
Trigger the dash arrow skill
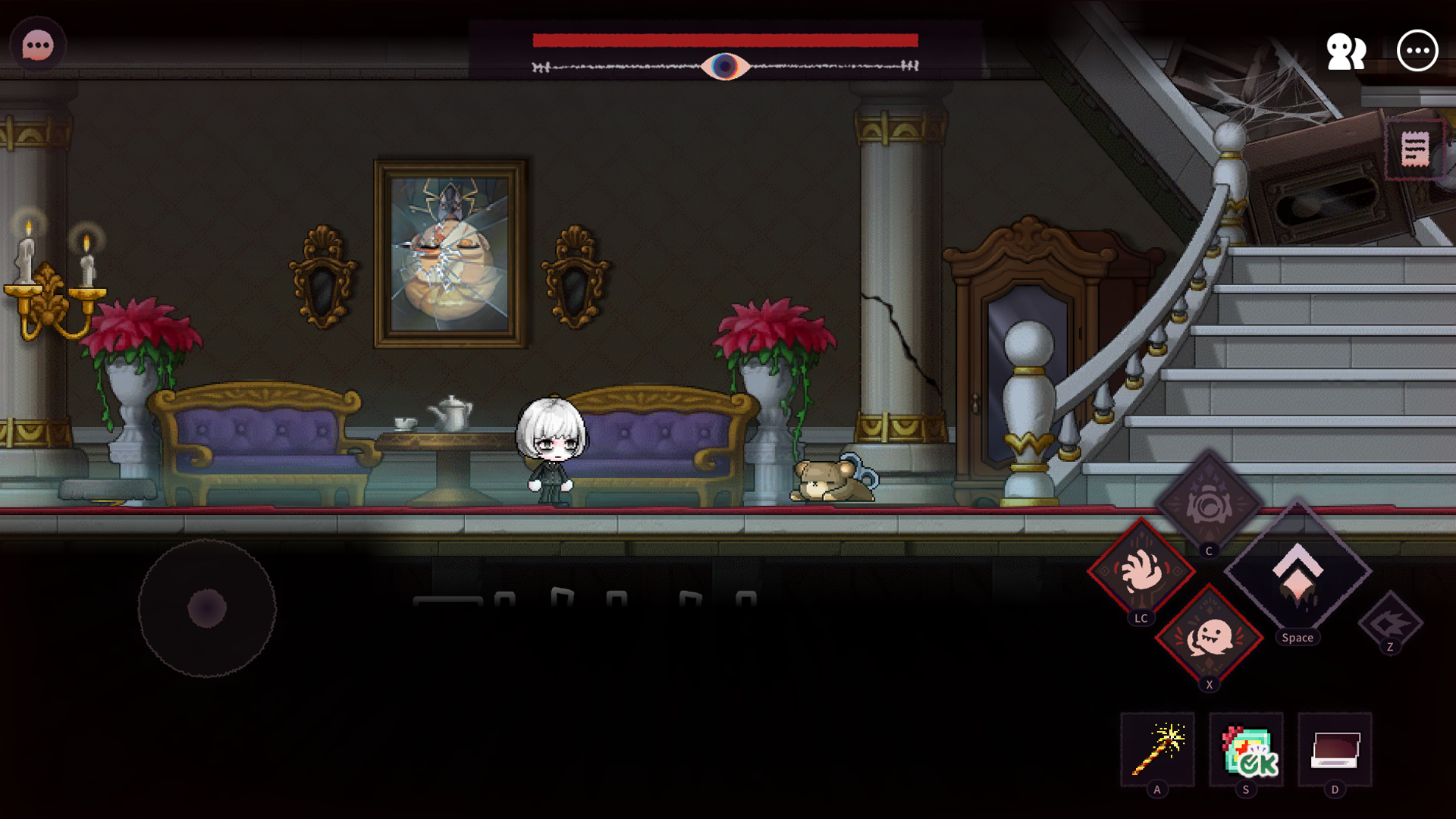coord(1390,622)
